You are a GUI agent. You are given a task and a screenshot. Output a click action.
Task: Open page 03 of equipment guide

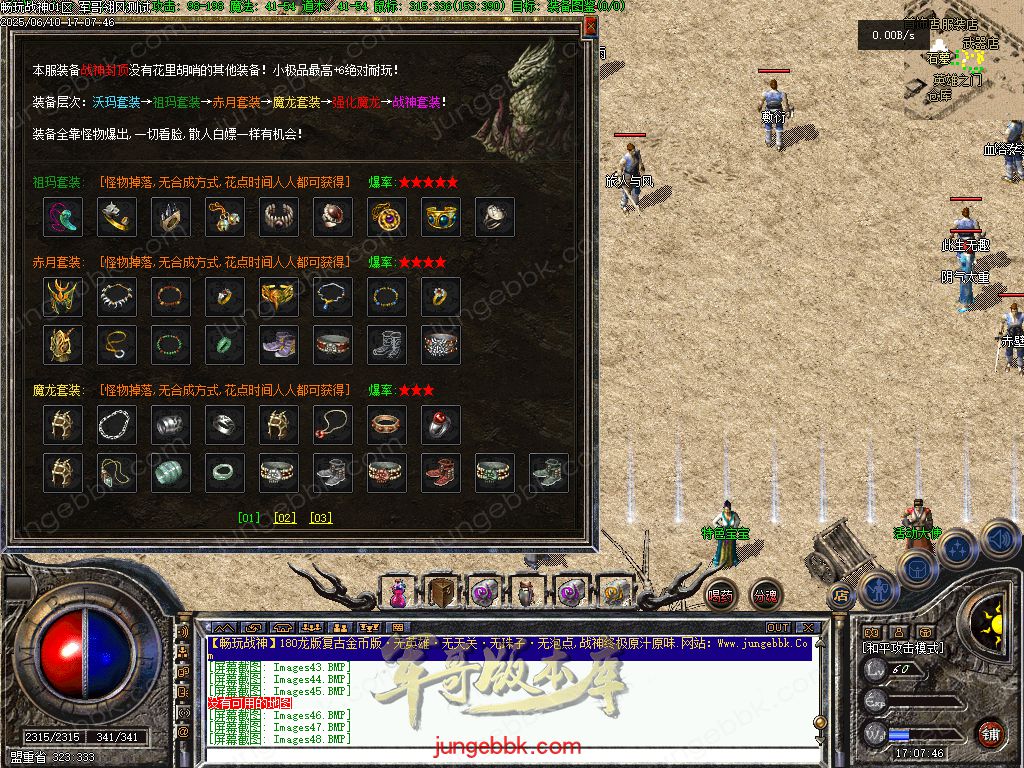[320, 518]
